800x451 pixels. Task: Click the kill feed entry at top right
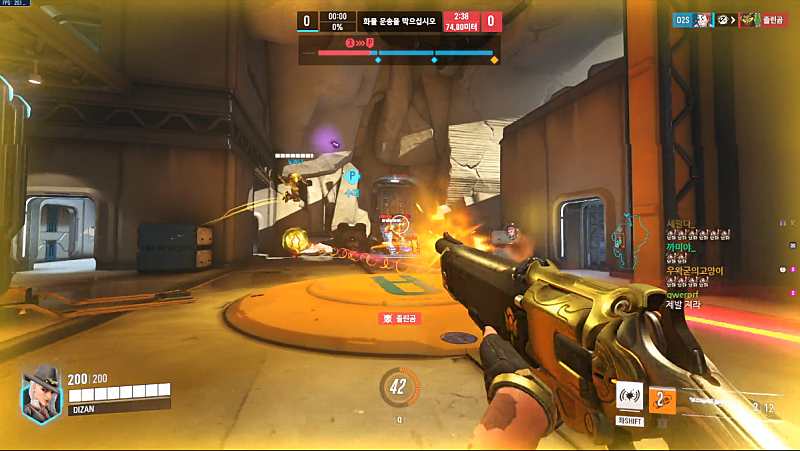coord(731,20)
